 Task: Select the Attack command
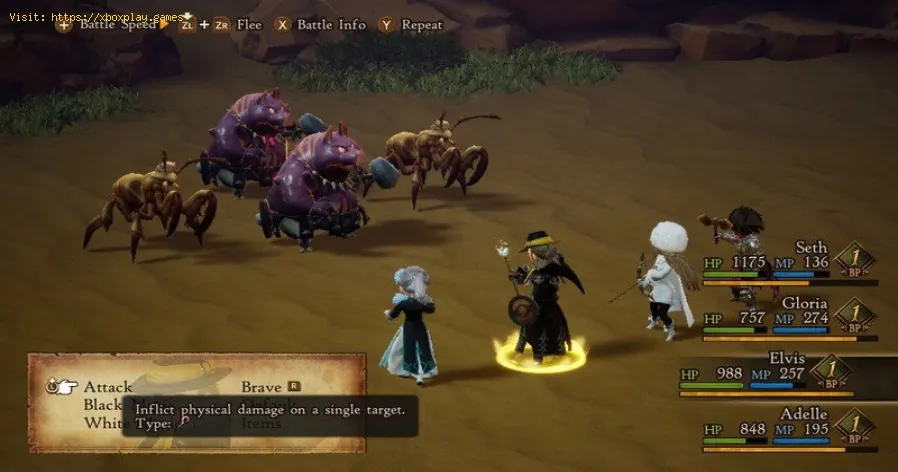click(108, 386)
